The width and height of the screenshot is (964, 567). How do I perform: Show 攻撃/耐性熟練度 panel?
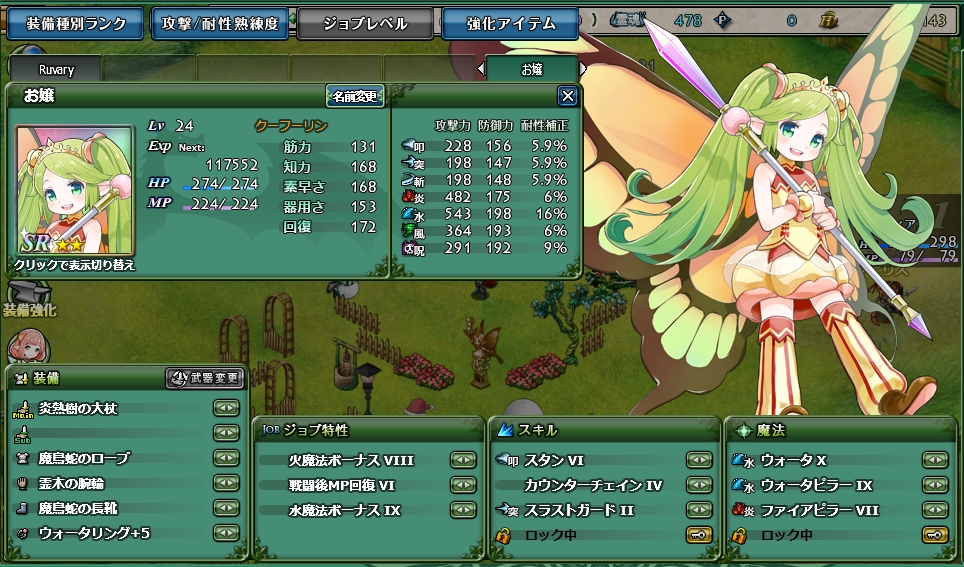click(221, 23)
